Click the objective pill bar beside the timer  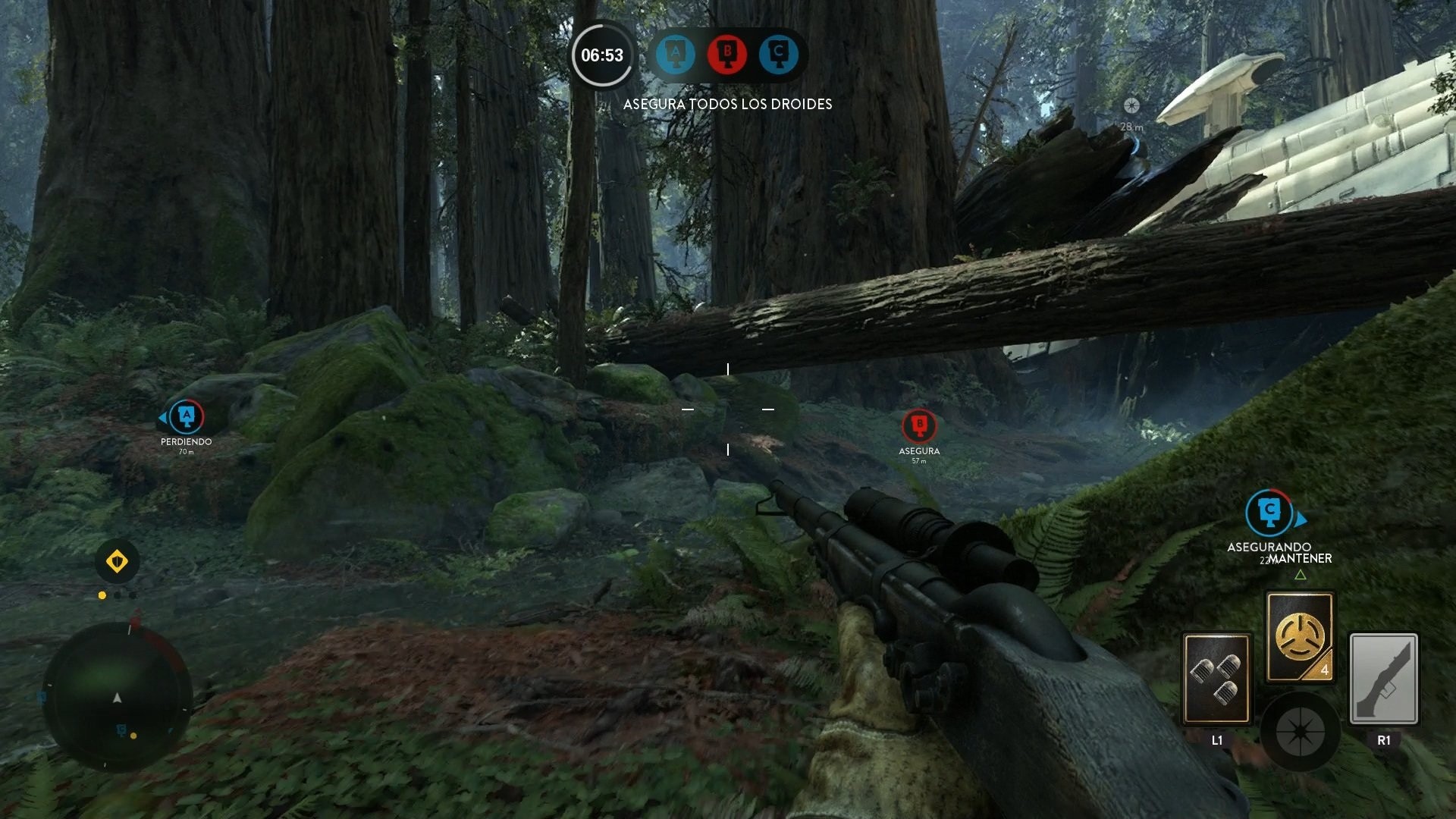[x=726, y=55]
